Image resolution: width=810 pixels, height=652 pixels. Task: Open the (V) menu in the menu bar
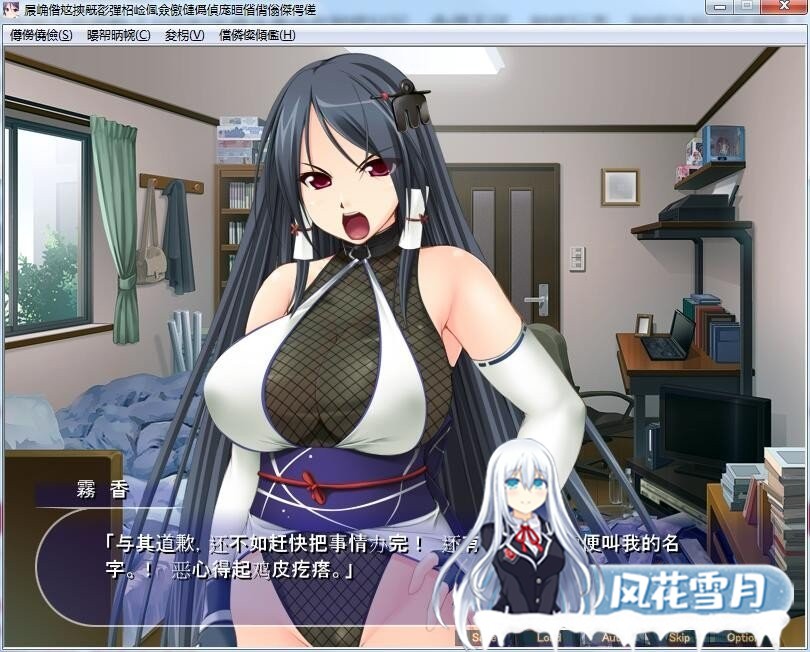[x=184, y=35]
